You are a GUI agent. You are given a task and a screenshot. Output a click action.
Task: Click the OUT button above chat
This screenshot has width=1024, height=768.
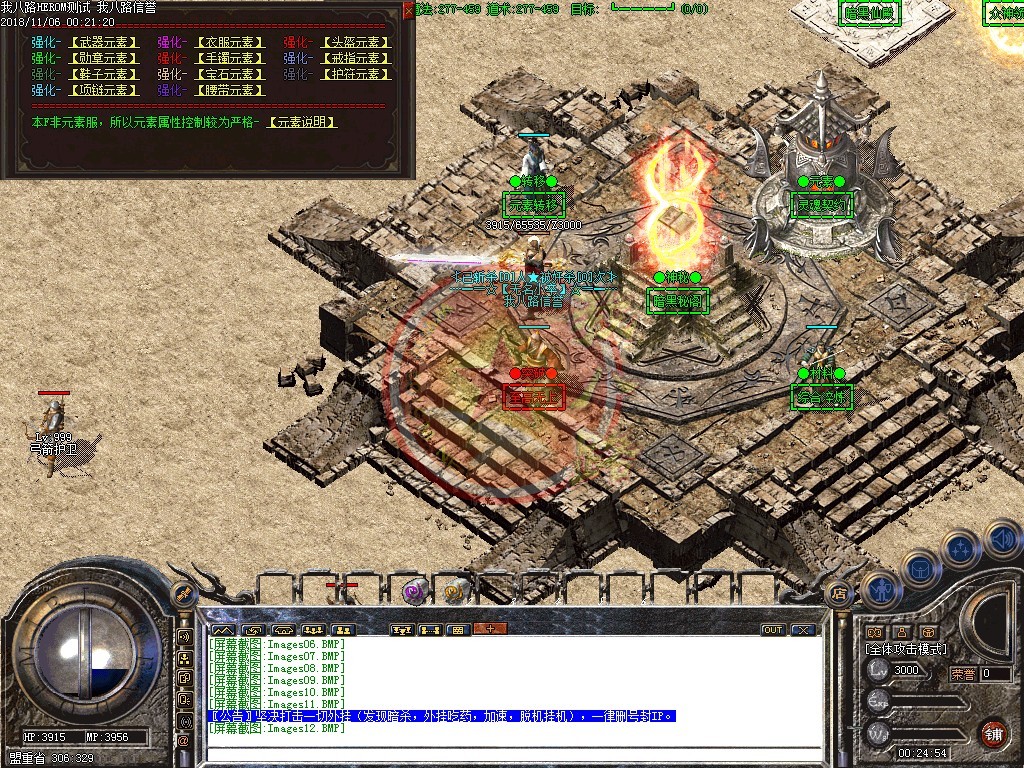click(773, 630)
